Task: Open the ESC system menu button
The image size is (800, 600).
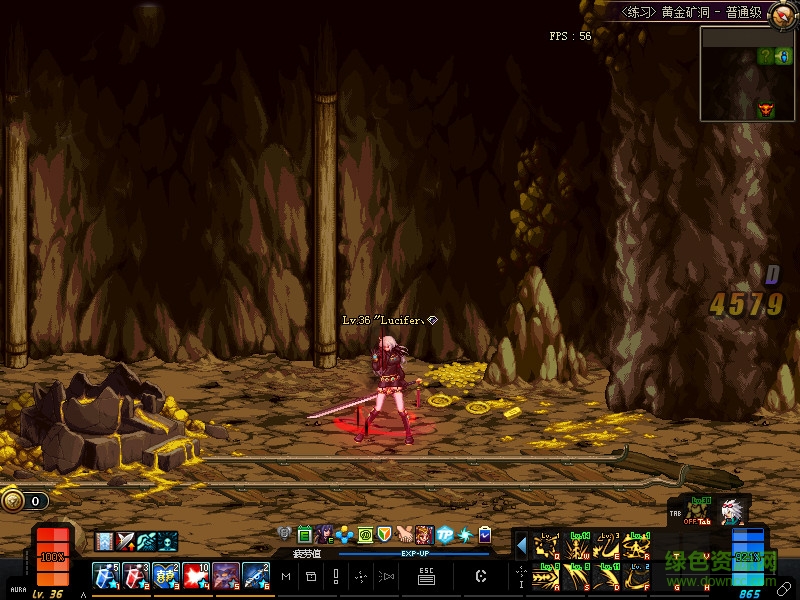Action: (426, 576)
